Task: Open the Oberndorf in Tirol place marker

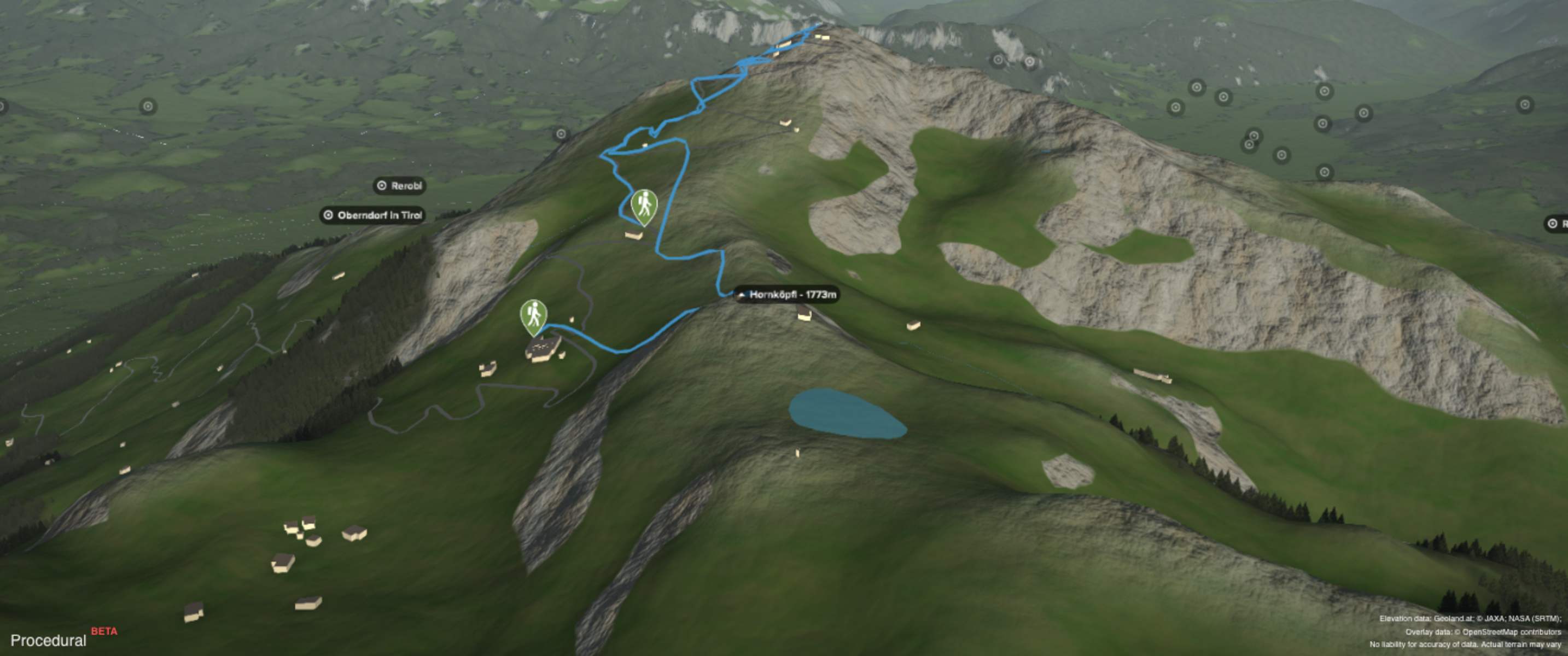Action: (372, 215)
